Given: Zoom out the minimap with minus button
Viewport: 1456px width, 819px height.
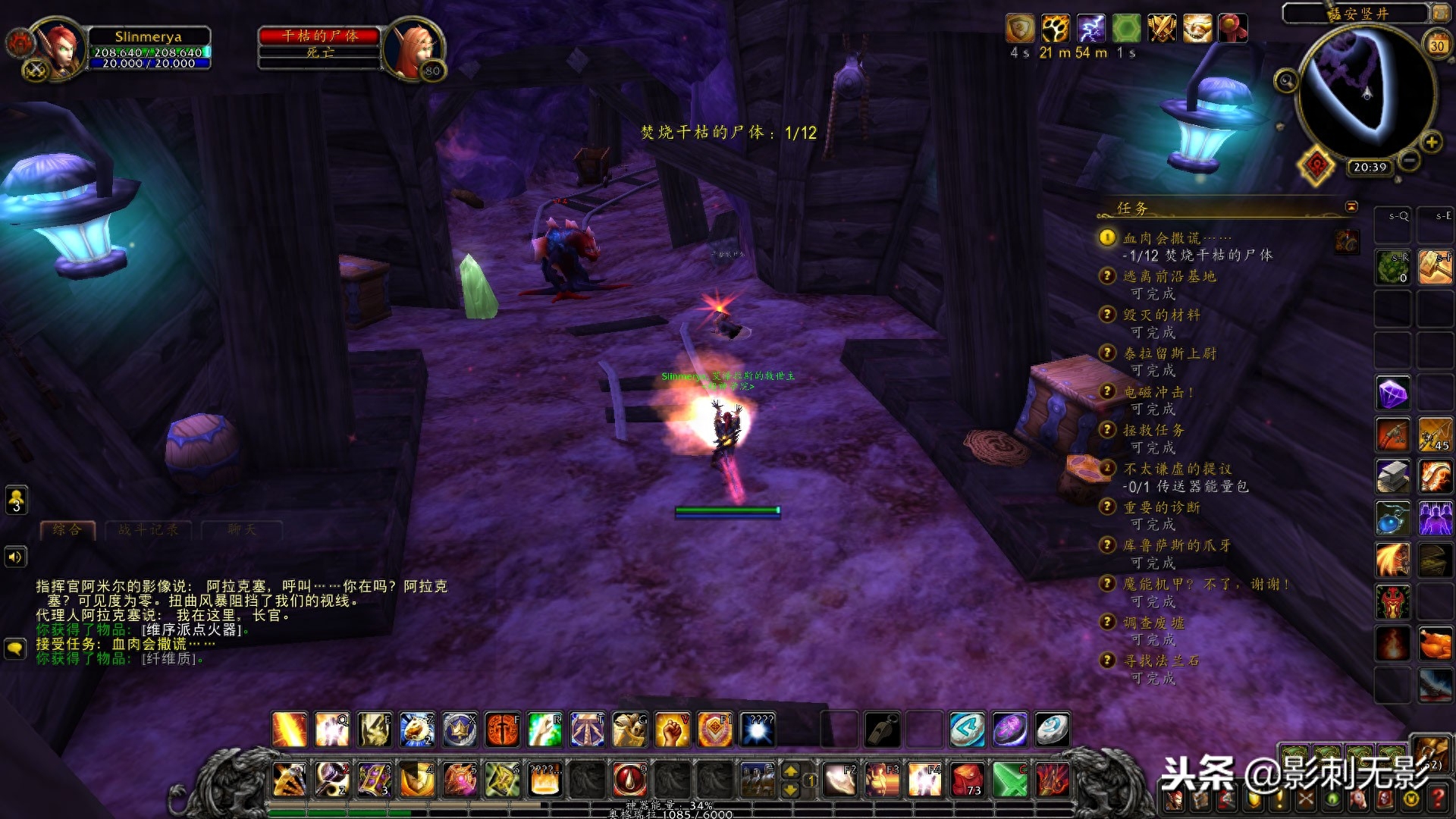Looking at the screenshot, I should pyautogui.click(x=1409, y=160).
